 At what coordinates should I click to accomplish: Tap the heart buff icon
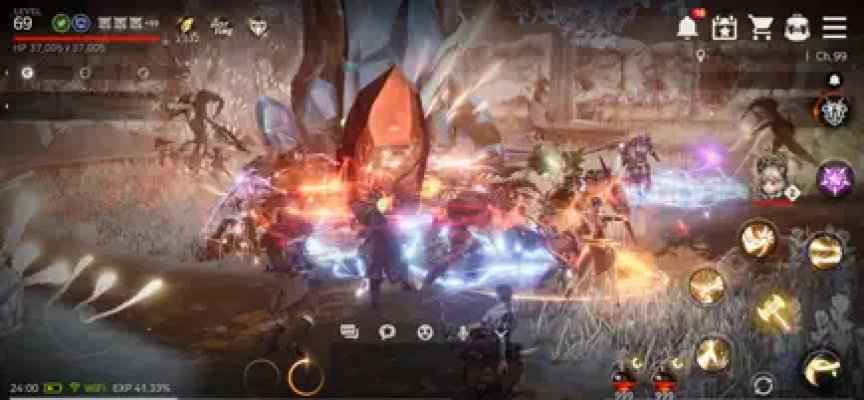tap(258, 27)
